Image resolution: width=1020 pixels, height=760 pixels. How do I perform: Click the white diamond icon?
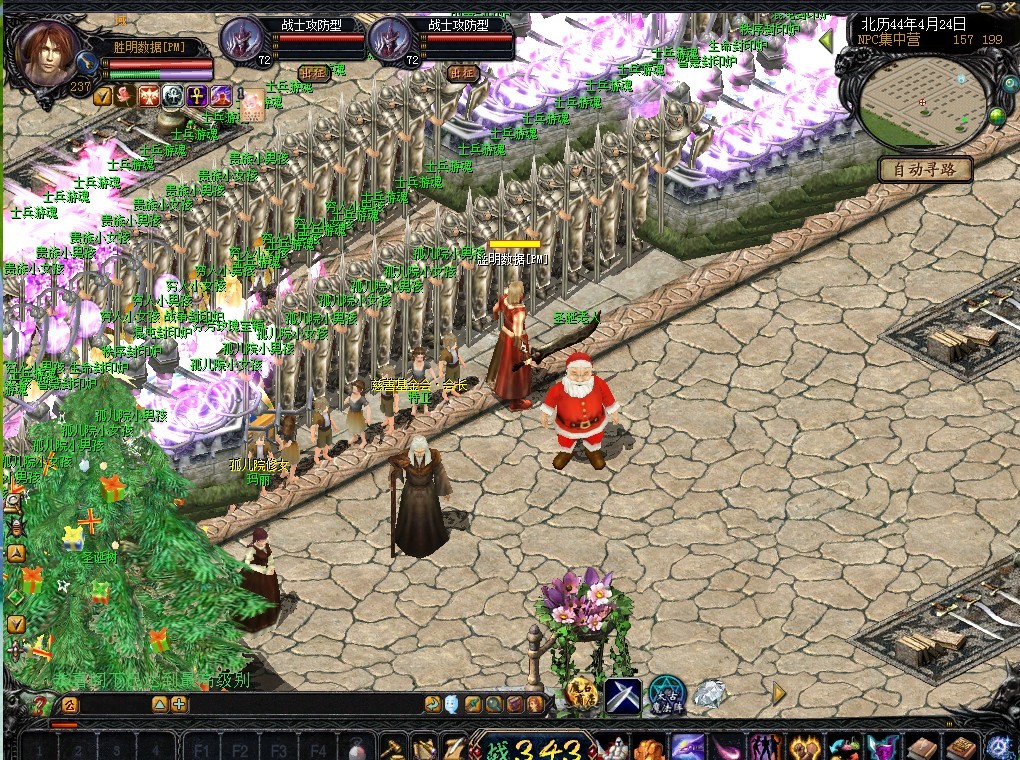(710, 694)
